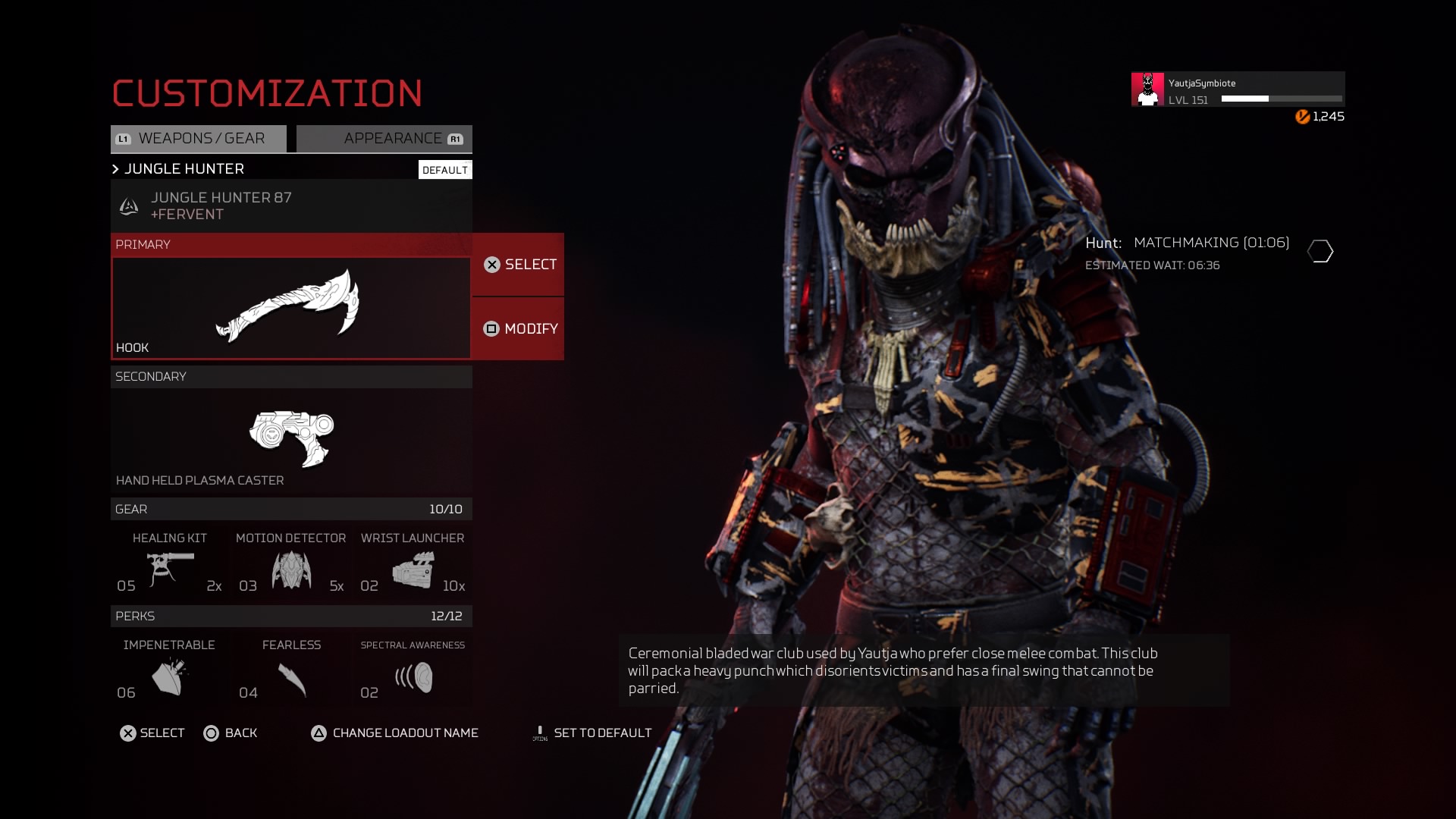1456x819 pixels.
Task: Pick the Hand Held Plasma Caster slot
Action: click(291, 440)
